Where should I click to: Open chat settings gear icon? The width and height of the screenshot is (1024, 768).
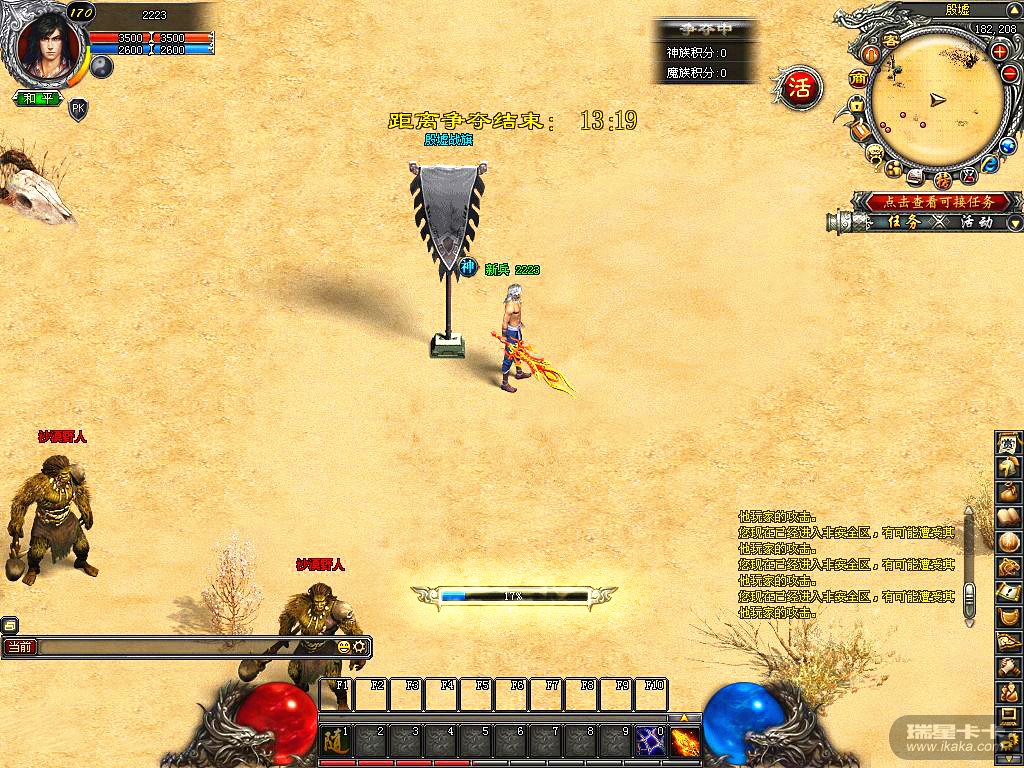pos(359,647)
